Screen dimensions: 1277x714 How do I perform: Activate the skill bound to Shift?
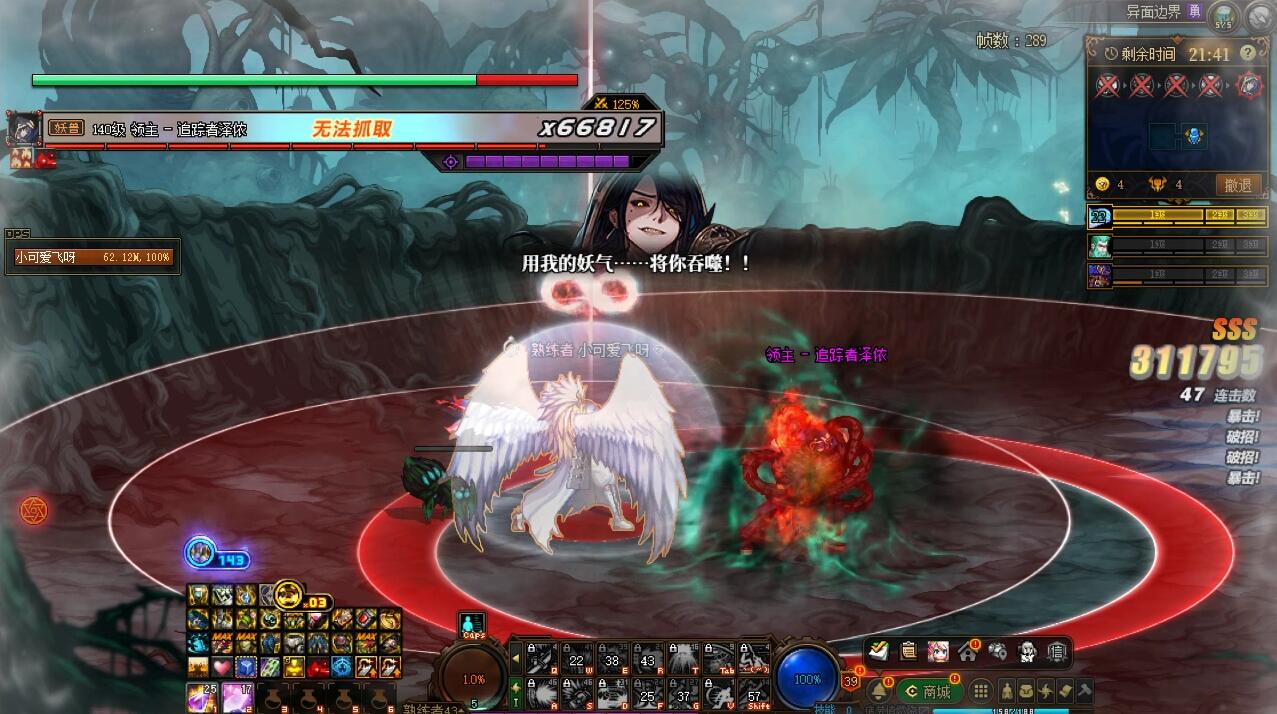(x=756, y=692)
